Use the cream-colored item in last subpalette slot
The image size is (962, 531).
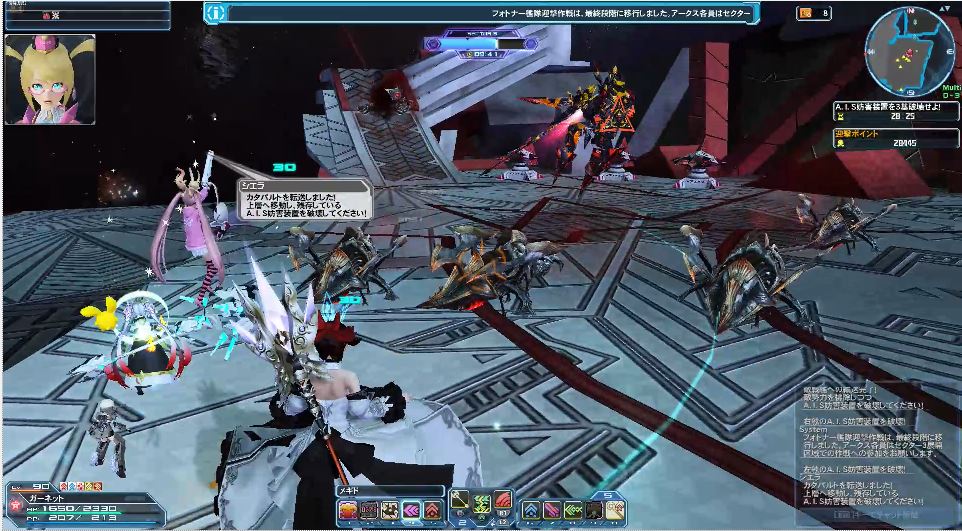(614, 510)
